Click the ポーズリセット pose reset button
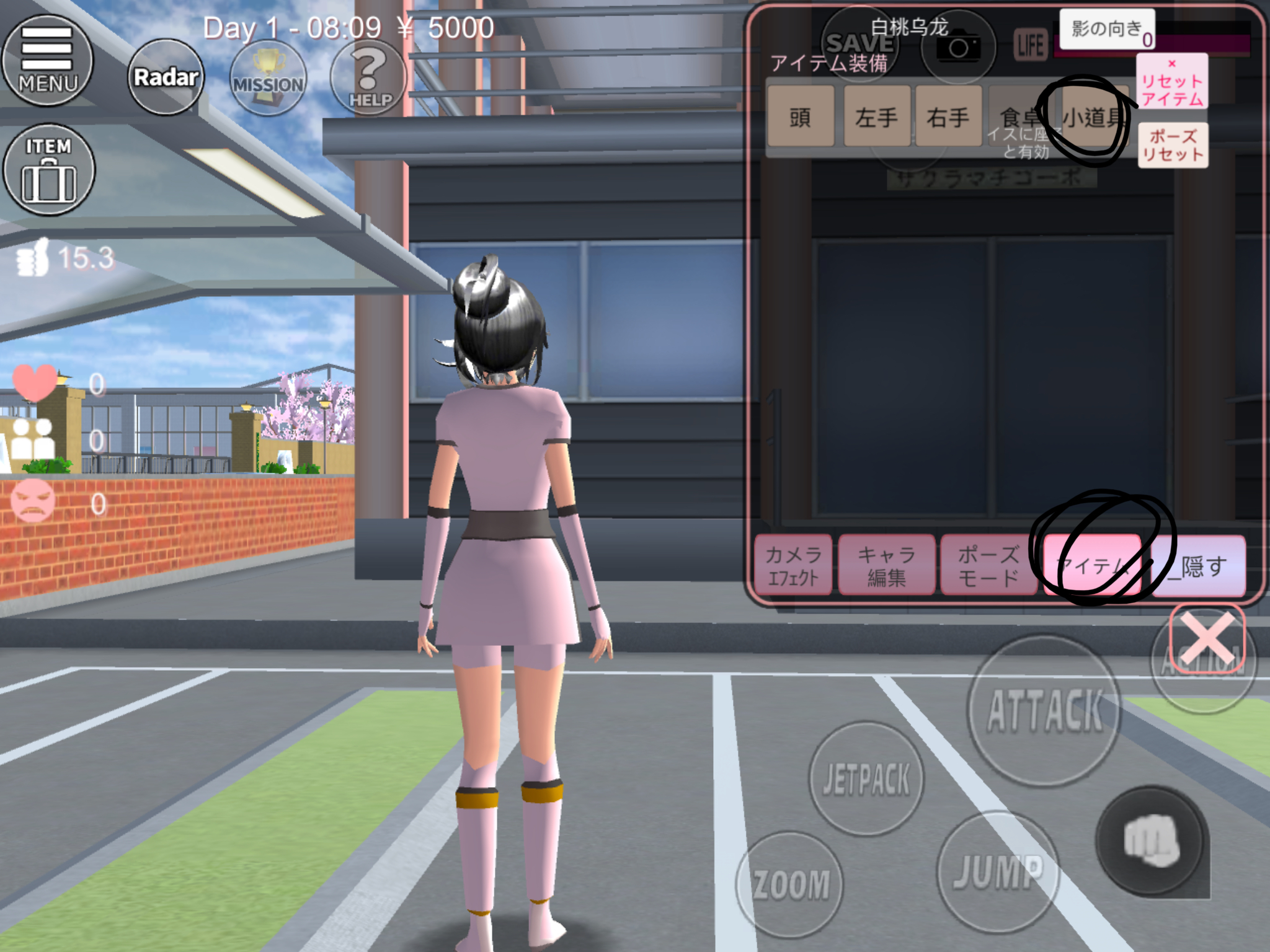1270x952 pixels. tap(1172, 145)
